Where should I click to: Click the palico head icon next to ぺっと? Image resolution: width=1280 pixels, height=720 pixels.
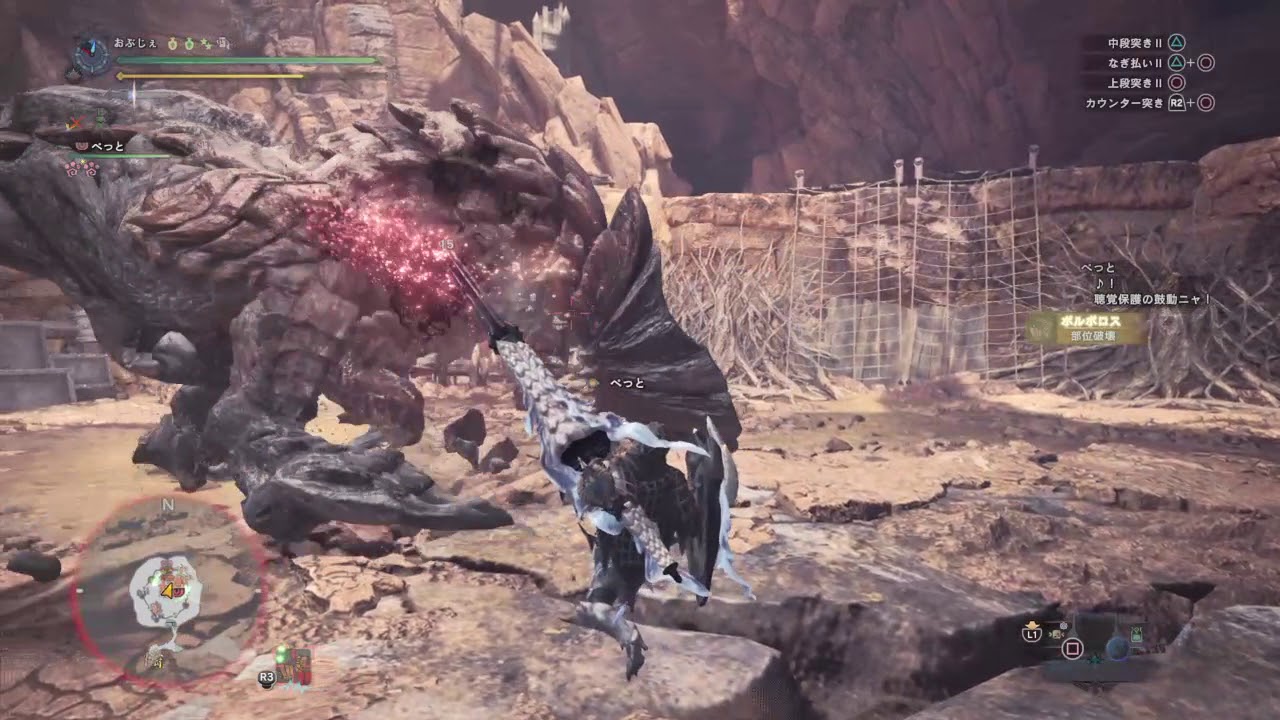tap(81, 146)
